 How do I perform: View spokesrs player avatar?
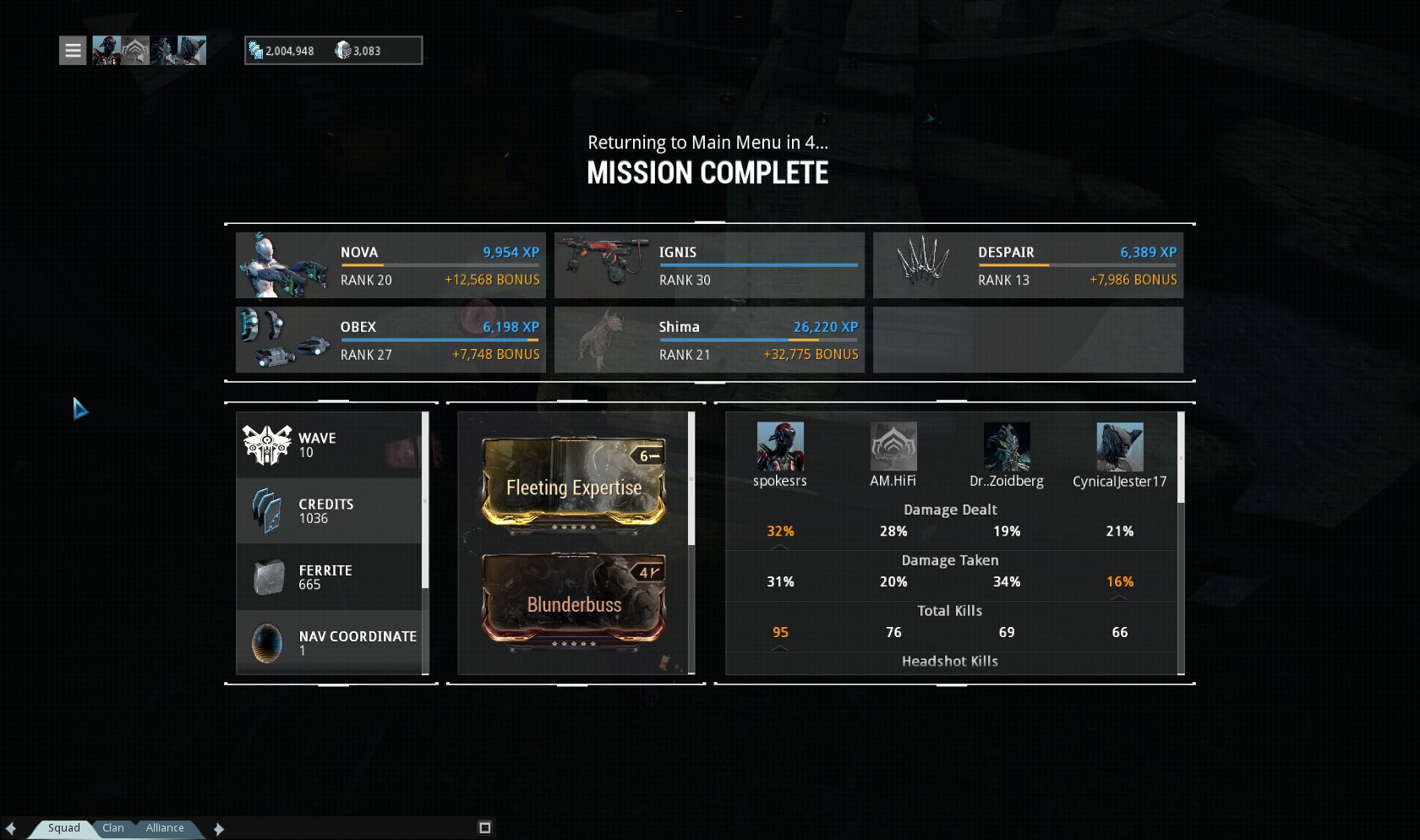point(779,447)
